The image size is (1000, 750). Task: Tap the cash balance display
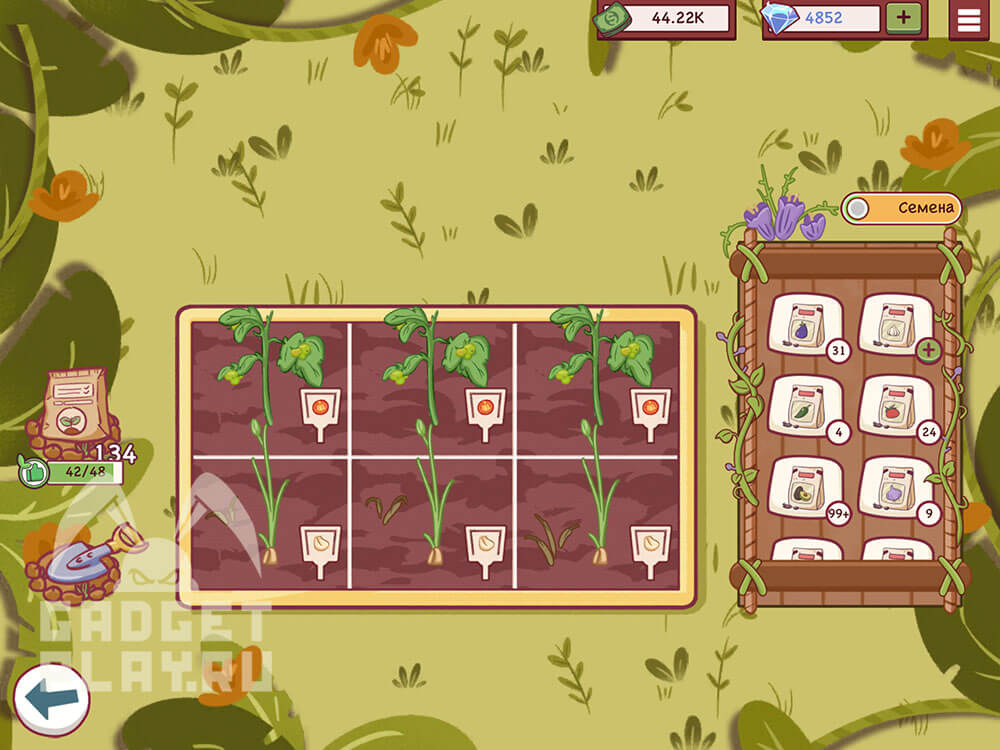pyautogui.click(x=666, y=18)
